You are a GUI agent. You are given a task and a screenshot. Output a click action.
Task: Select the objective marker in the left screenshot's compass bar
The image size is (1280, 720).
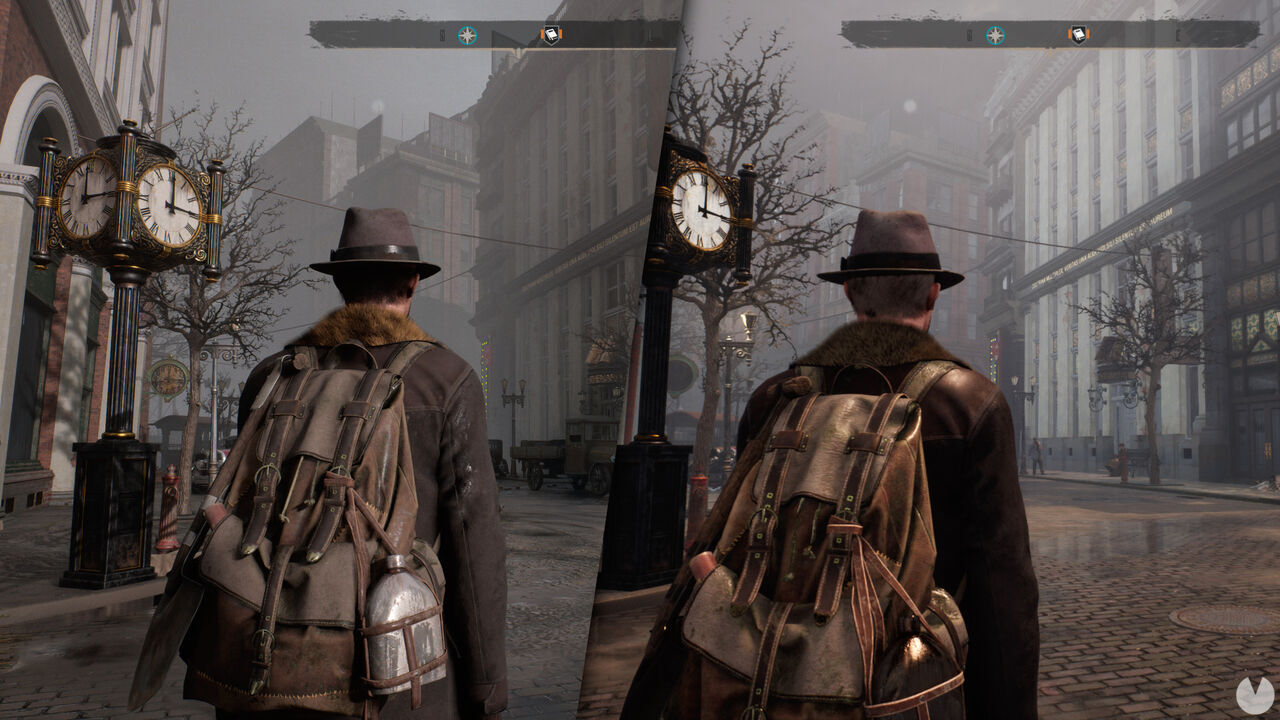tap(551, 36)
